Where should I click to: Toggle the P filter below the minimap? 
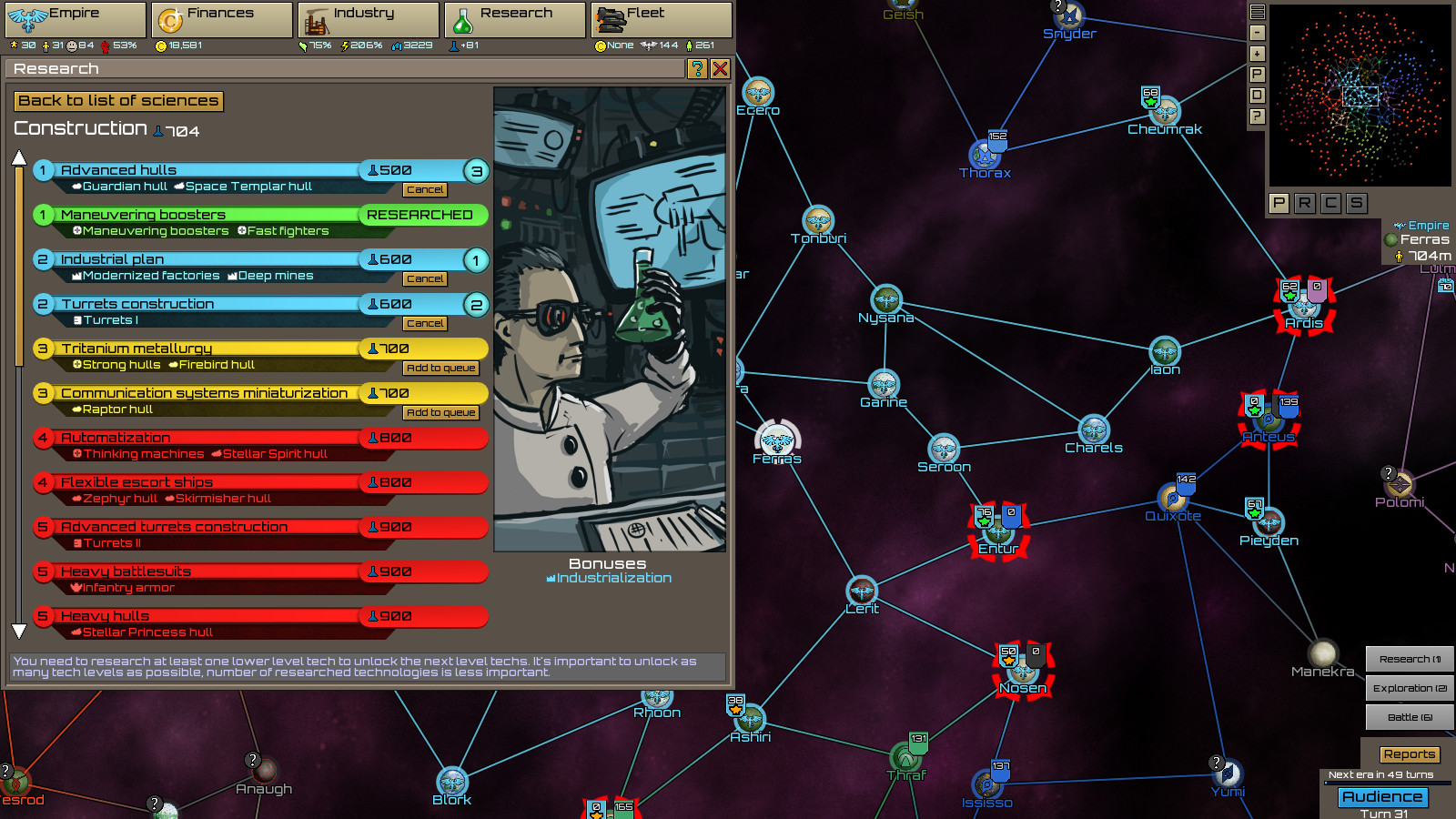tap(1278, 202)
